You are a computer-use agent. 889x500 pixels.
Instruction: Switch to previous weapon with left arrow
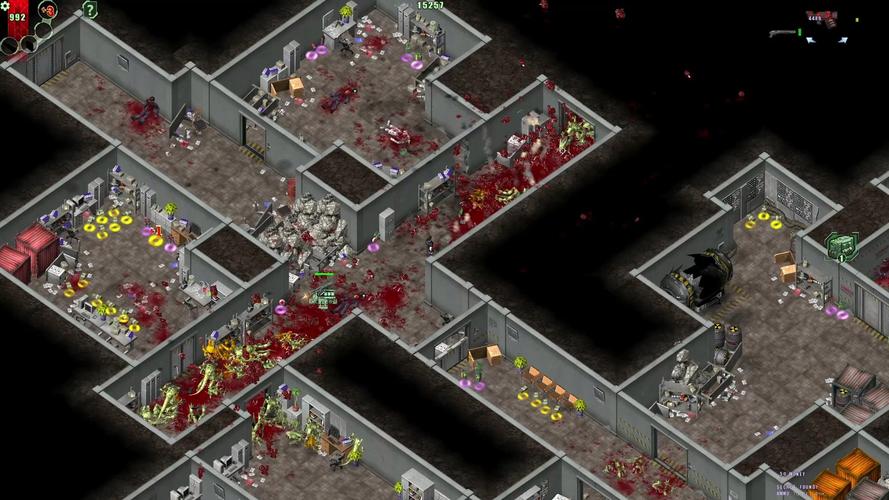pos(809,40)
